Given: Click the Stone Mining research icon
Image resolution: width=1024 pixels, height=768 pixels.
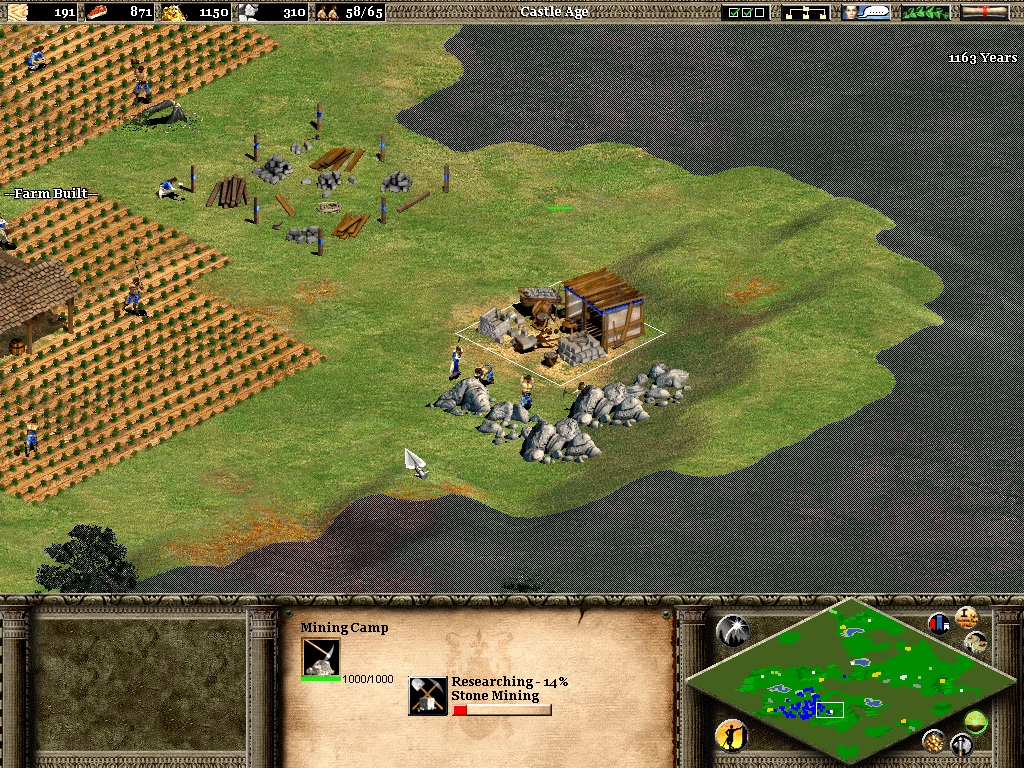Looking at the screenshot, I should coord(428,696).
